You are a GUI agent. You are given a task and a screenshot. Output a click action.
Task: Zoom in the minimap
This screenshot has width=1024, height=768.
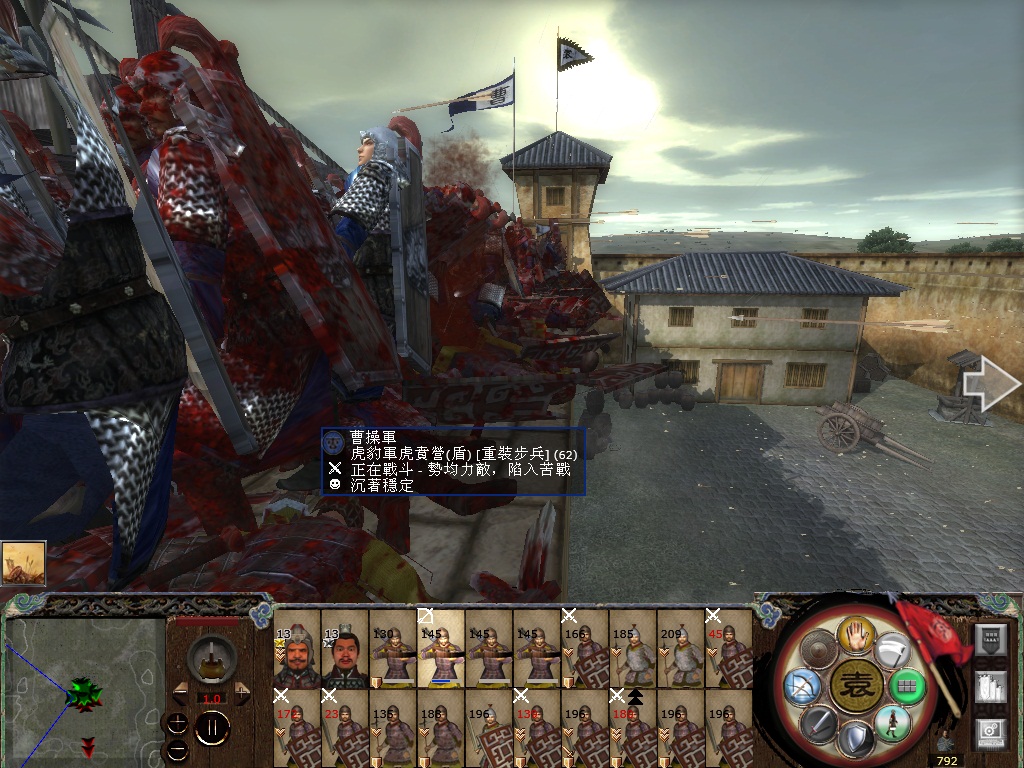(177, 720)
